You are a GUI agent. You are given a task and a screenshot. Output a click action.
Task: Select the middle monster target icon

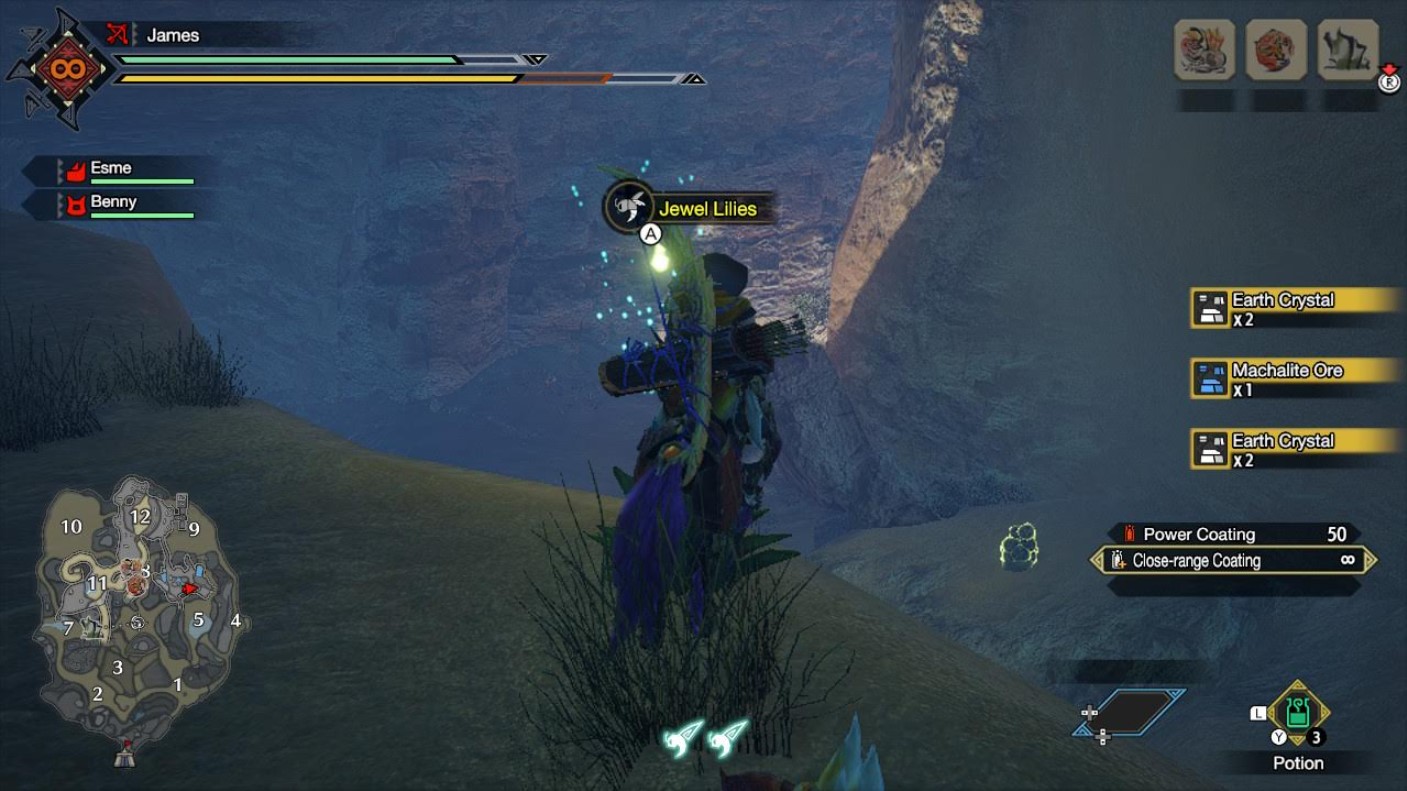1277,48
